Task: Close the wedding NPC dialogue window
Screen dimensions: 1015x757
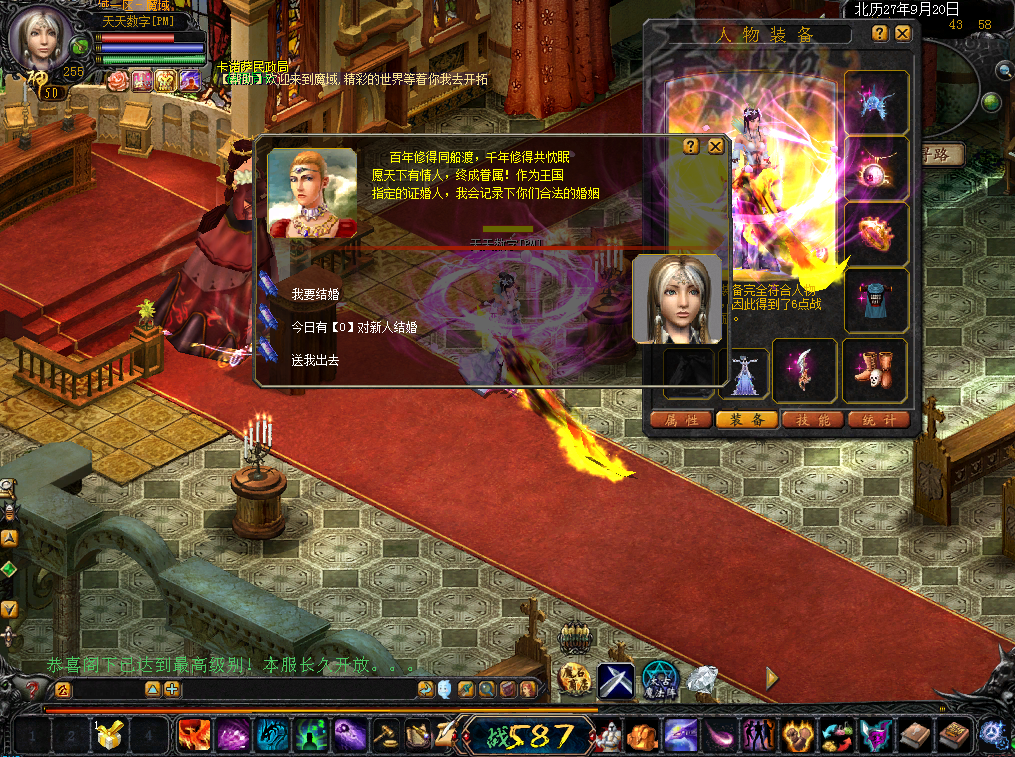Action: click(x=716, y=146)
